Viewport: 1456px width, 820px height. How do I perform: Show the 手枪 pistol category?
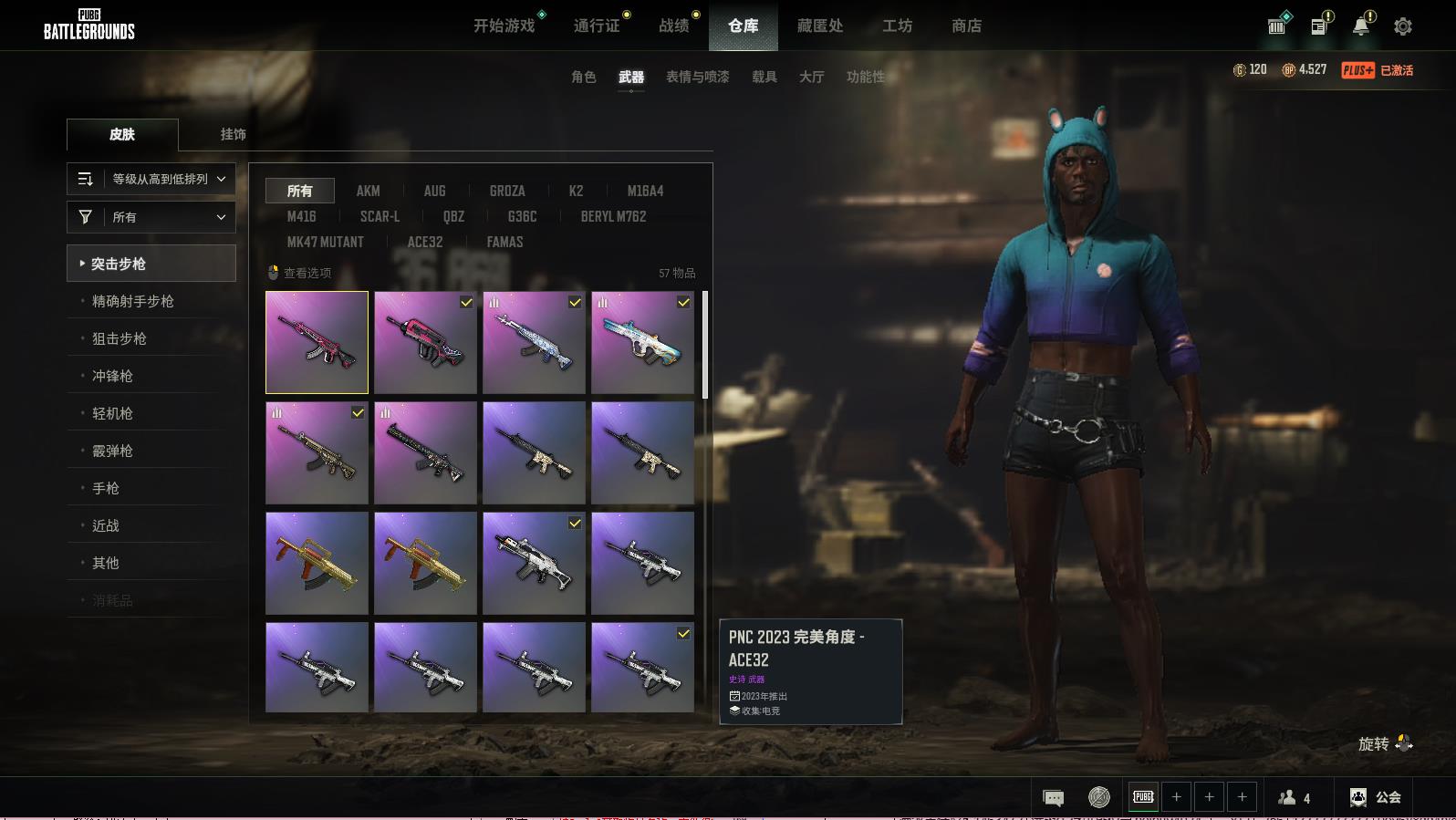coord(106,488)
